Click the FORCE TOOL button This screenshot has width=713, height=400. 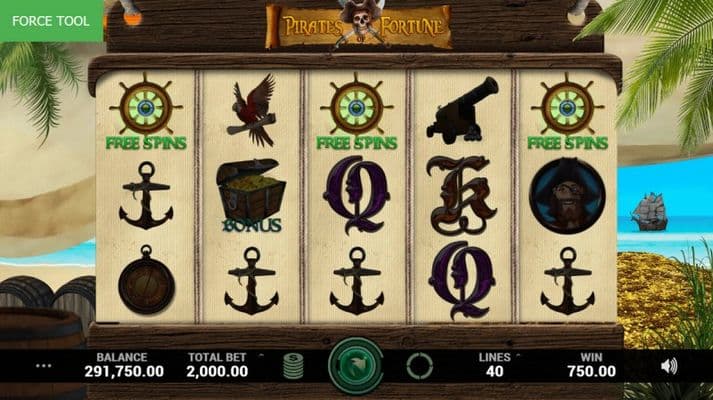click(51, 20)
